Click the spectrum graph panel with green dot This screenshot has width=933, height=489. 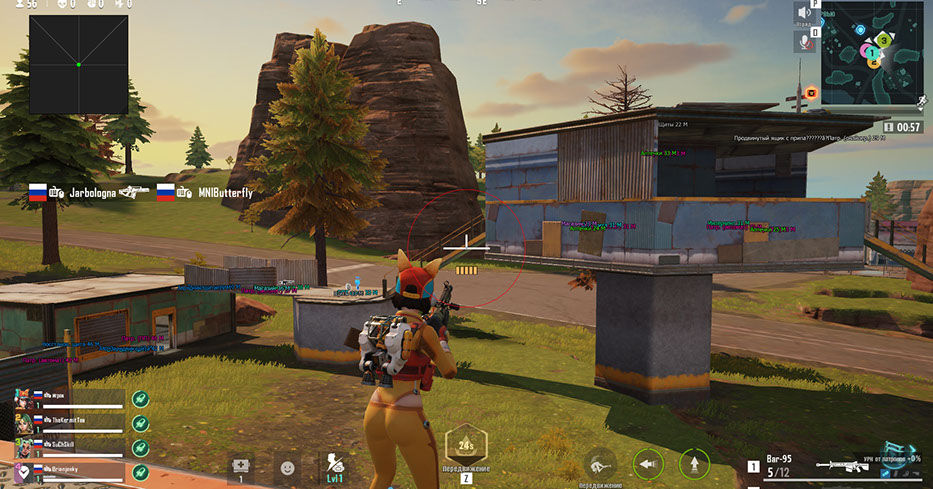(x=78, y=64)
